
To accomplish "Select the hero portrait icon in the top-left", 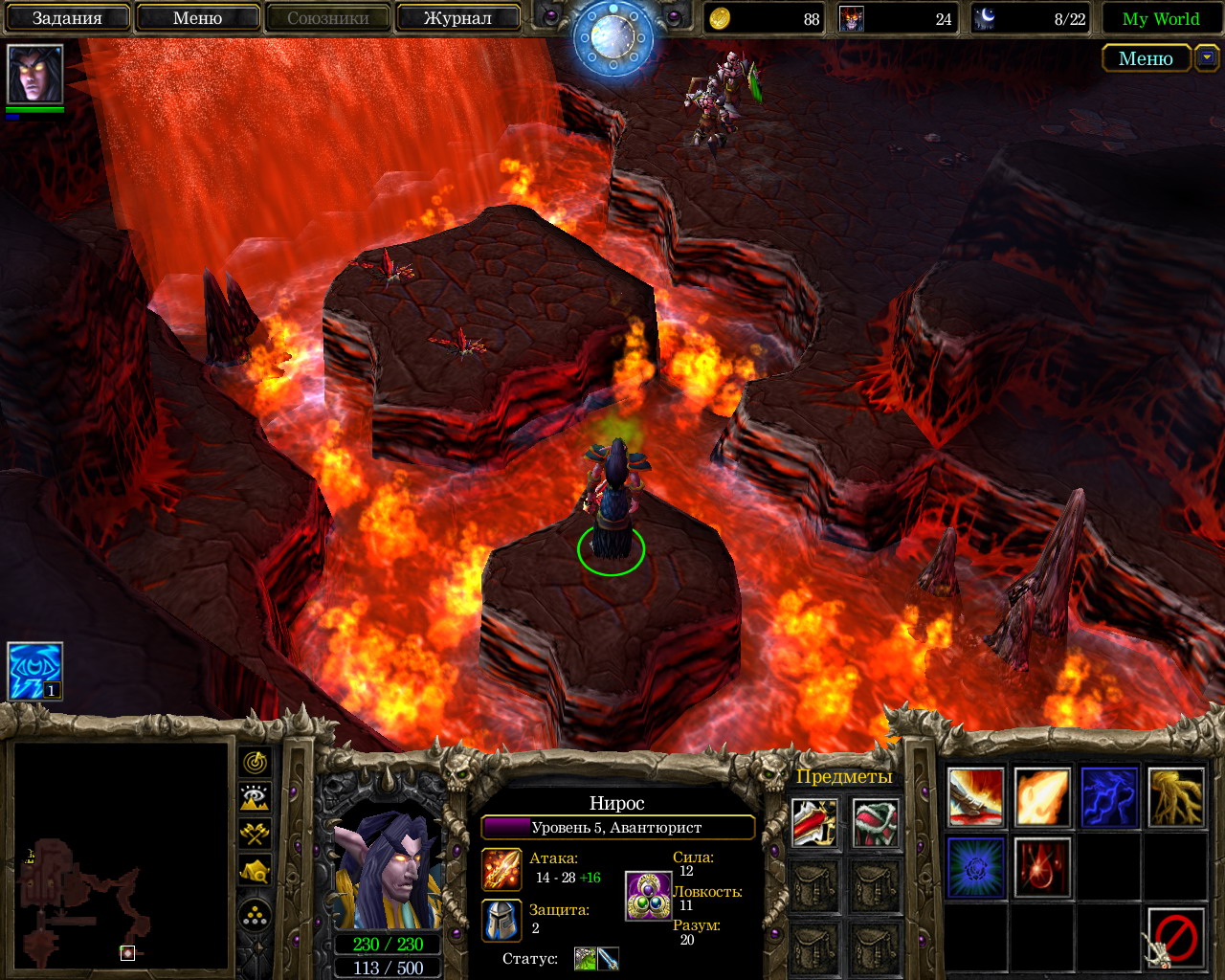I will pos(35,74).
